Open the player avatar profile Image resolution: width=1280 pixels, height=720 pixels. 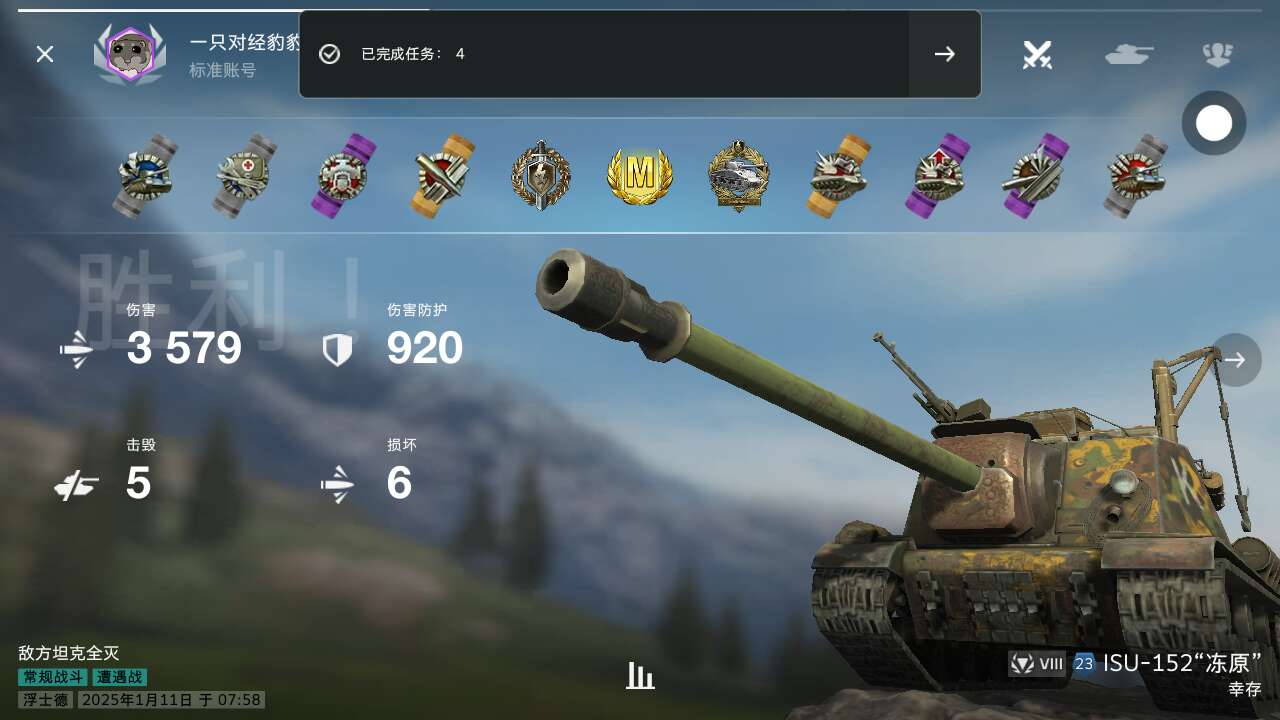click(130, 54)
